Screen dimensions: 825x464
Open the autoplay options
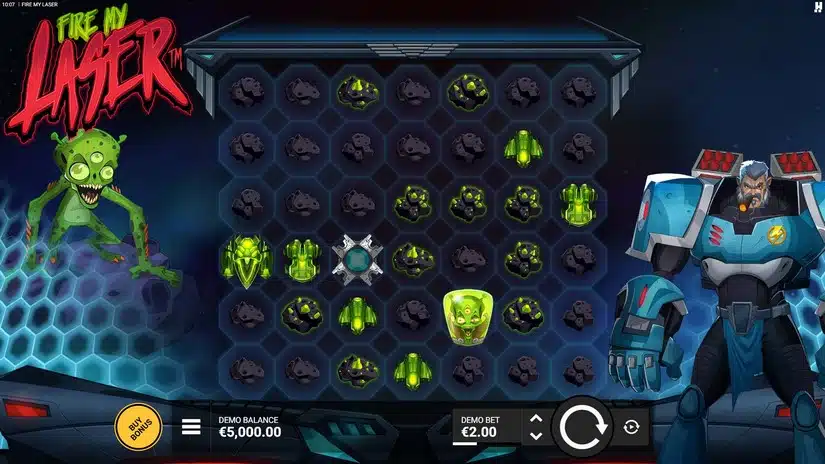[631, 428]
